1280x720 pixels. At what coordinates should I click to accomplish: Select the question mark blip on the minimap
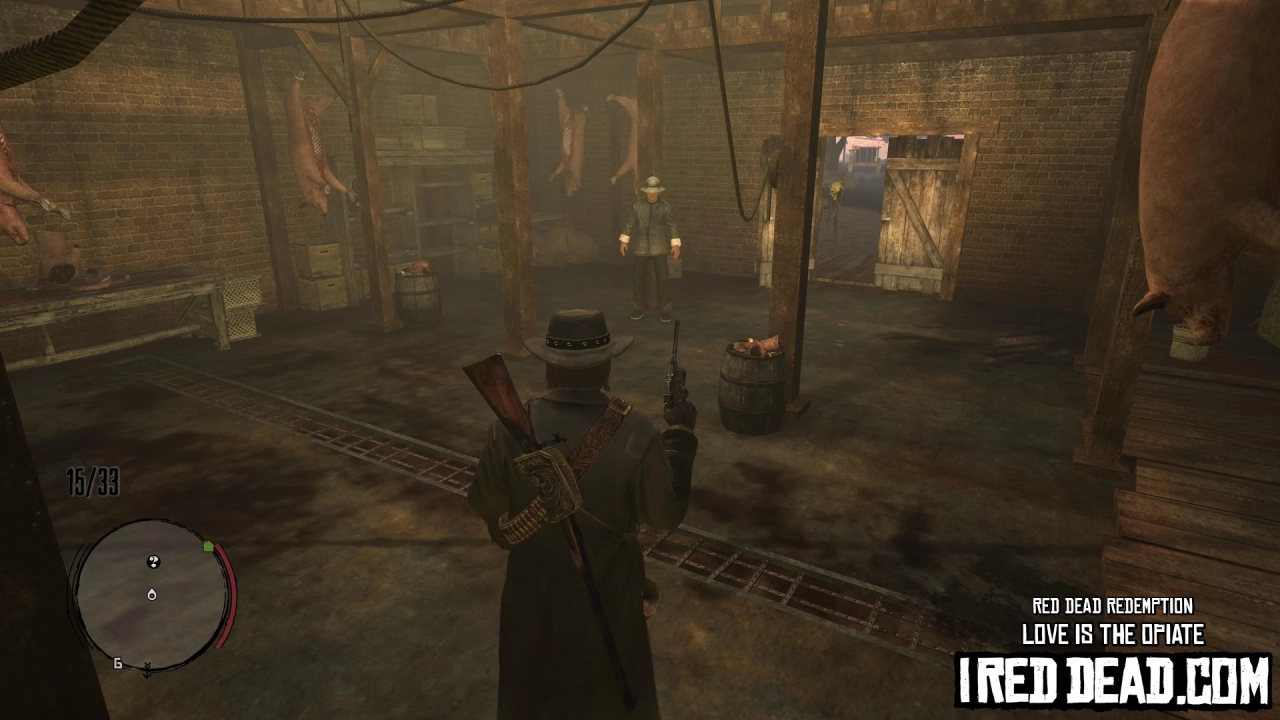(x=153, y=561)
